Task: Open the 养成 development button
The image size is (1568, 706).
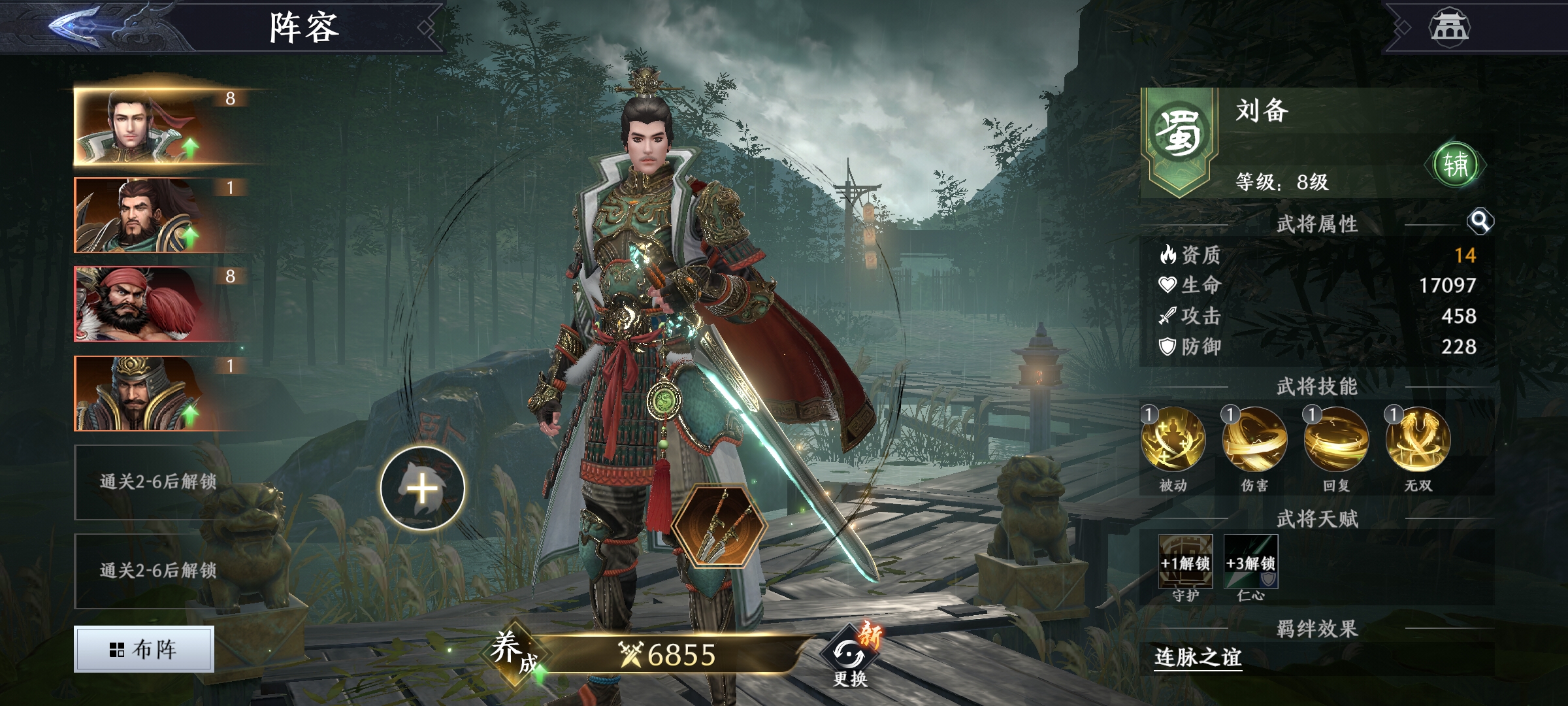Action: [x=513, y=652]
